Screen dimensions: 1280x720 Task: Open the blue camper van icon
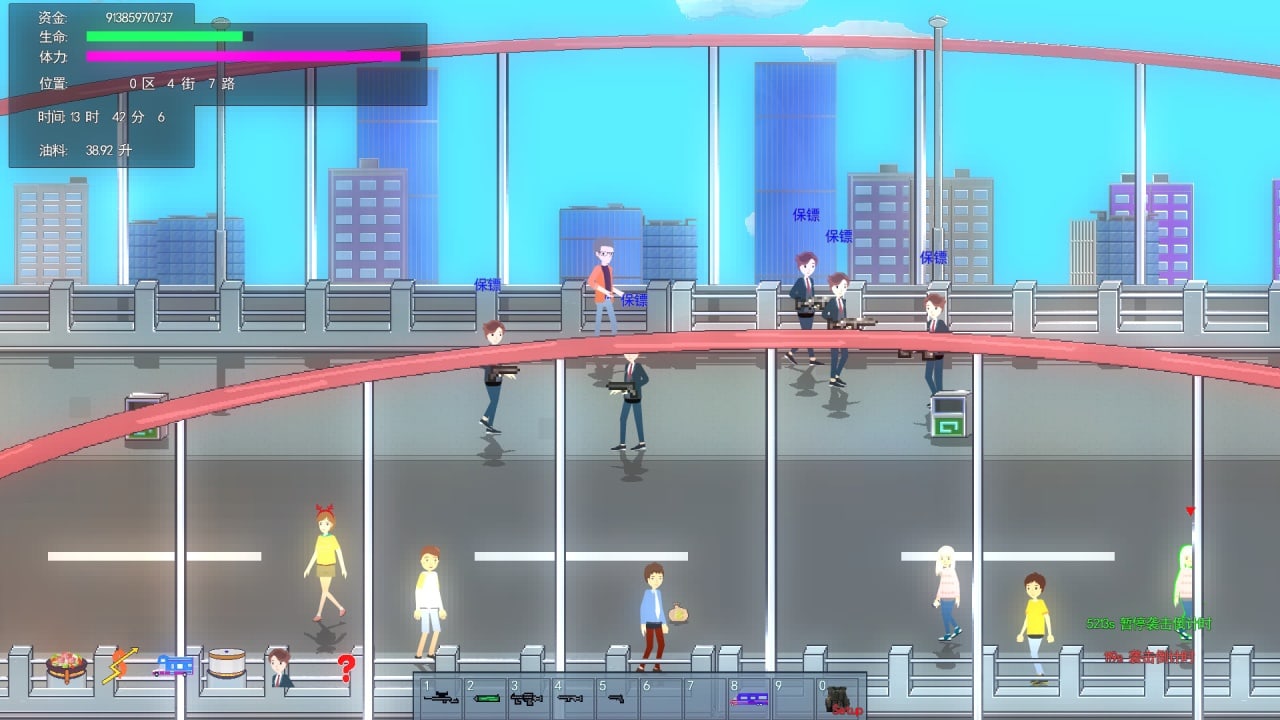173,666
